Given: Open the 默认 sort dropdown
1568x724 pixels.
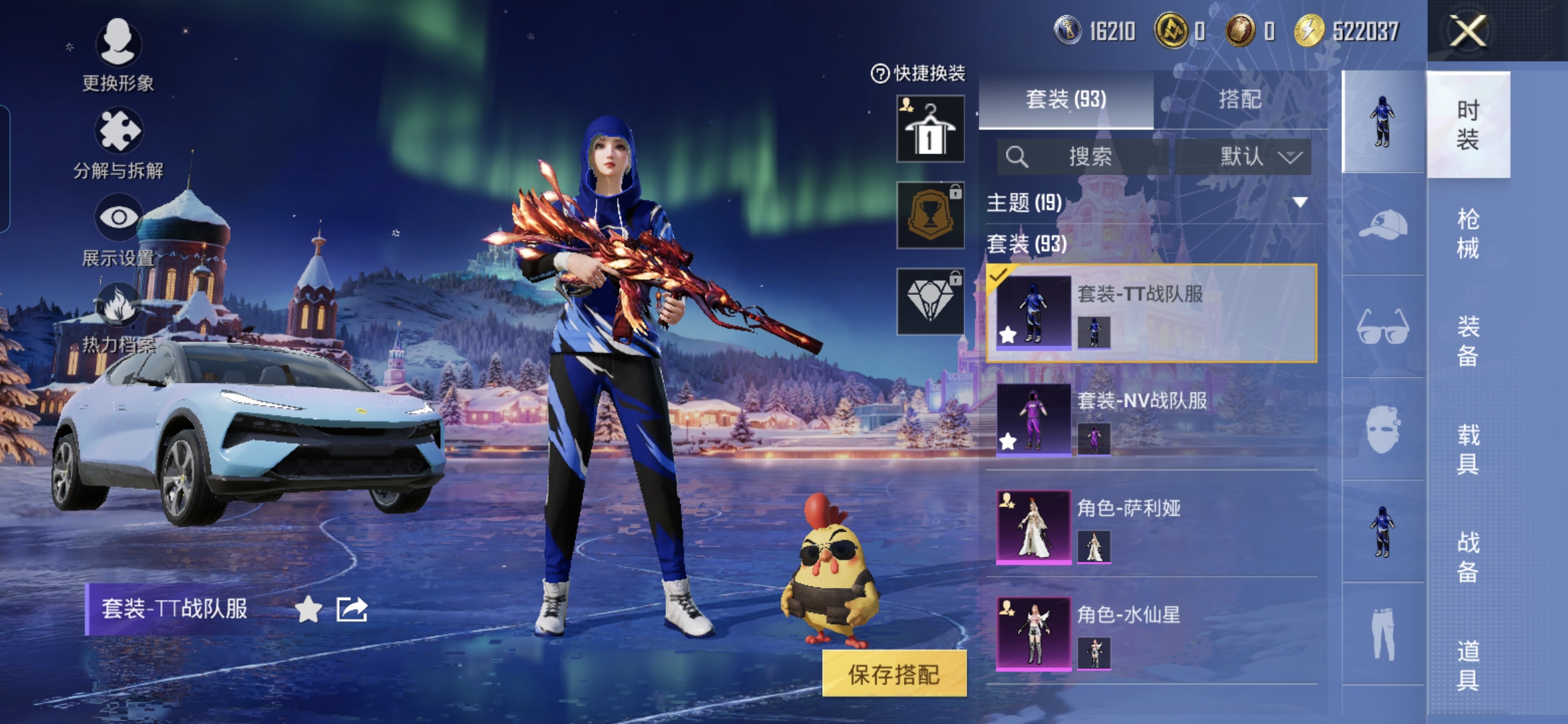Looking at the screenshot, I should [x=1244, y=157].
